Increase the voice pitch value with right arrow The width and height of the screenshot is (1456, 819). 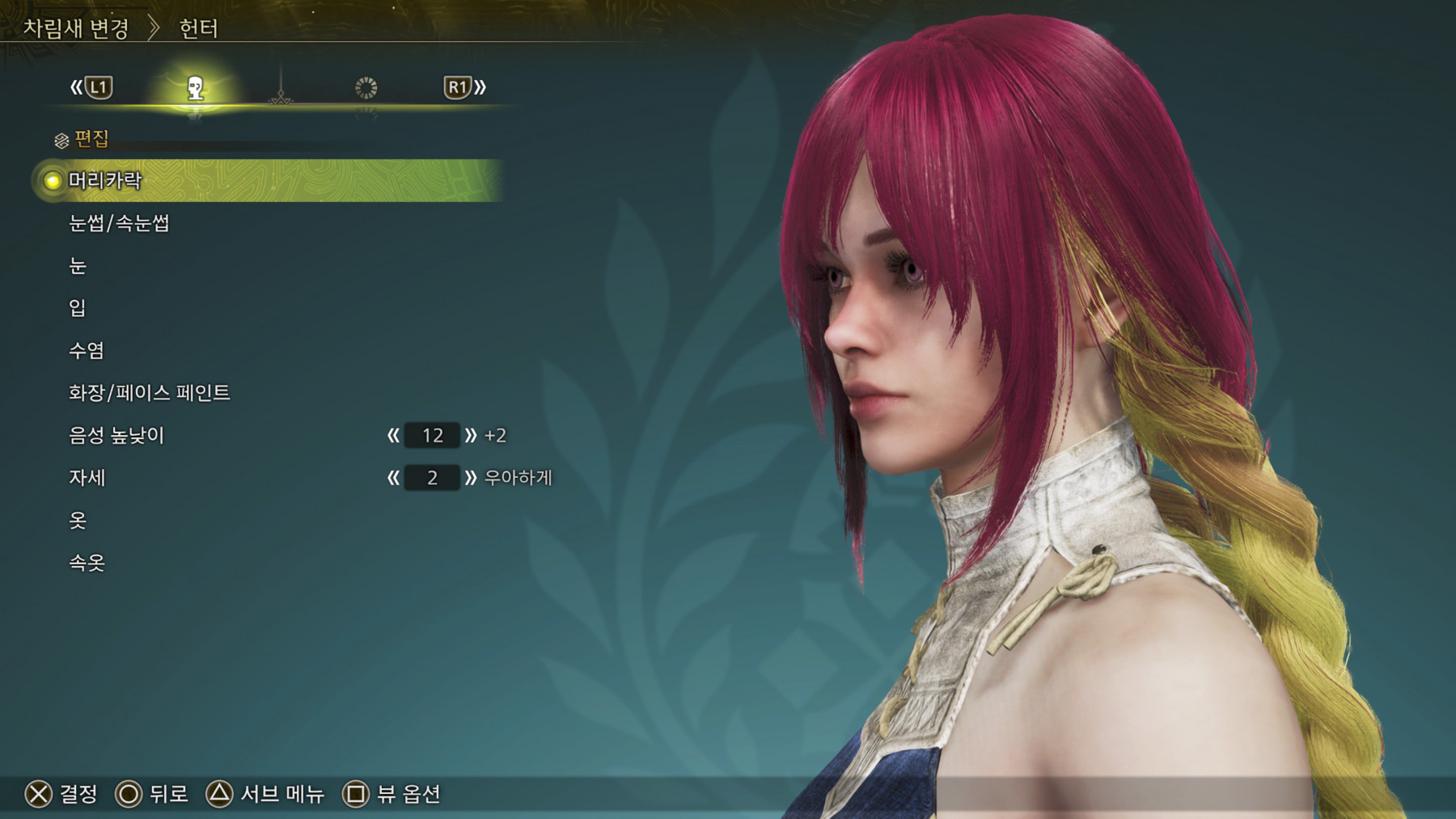(x=471, y=436)
